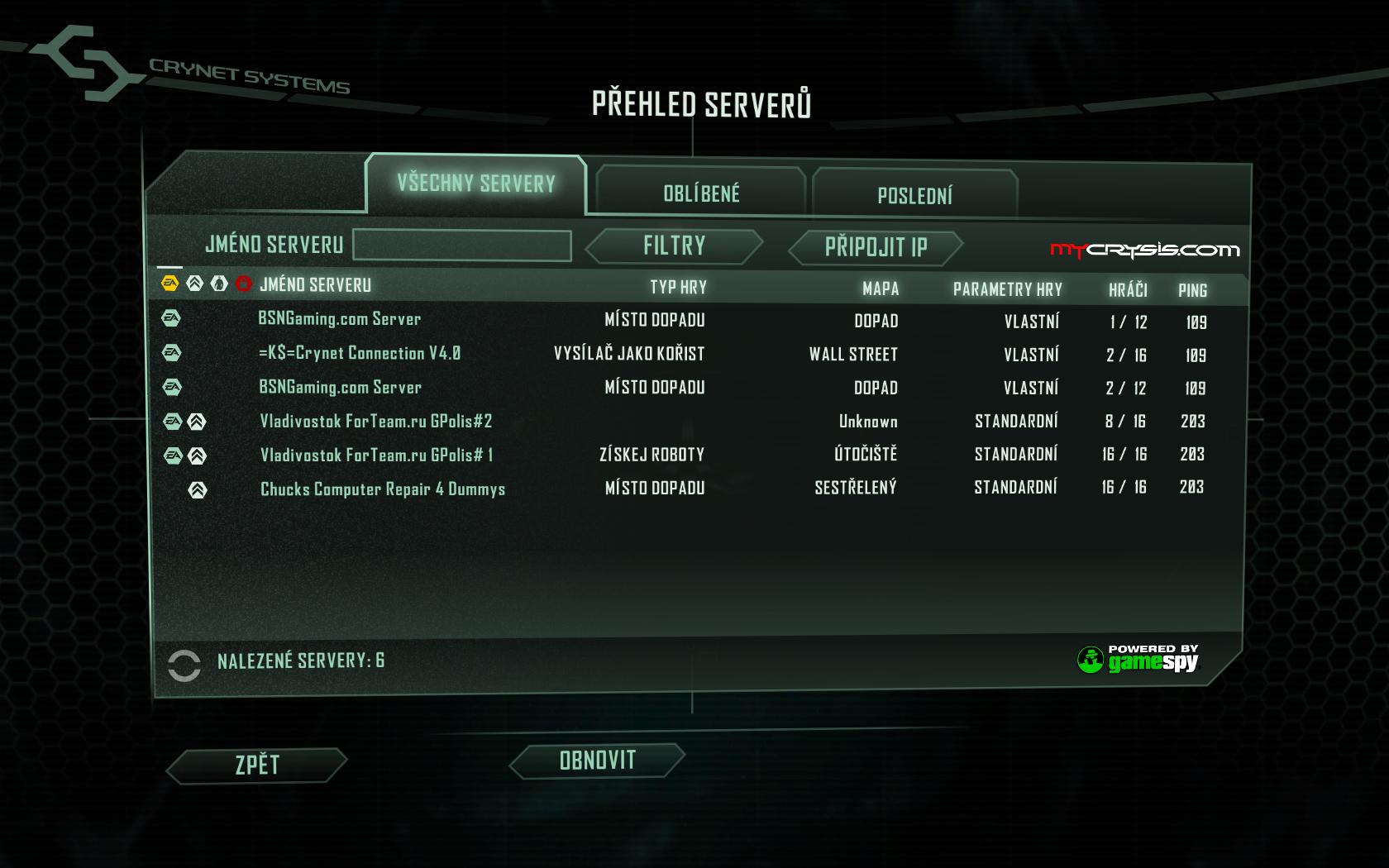The width and height of the screenshot is (1389, 868).
Task: Refresh the list with Obnovit
Action: [597, 761]
